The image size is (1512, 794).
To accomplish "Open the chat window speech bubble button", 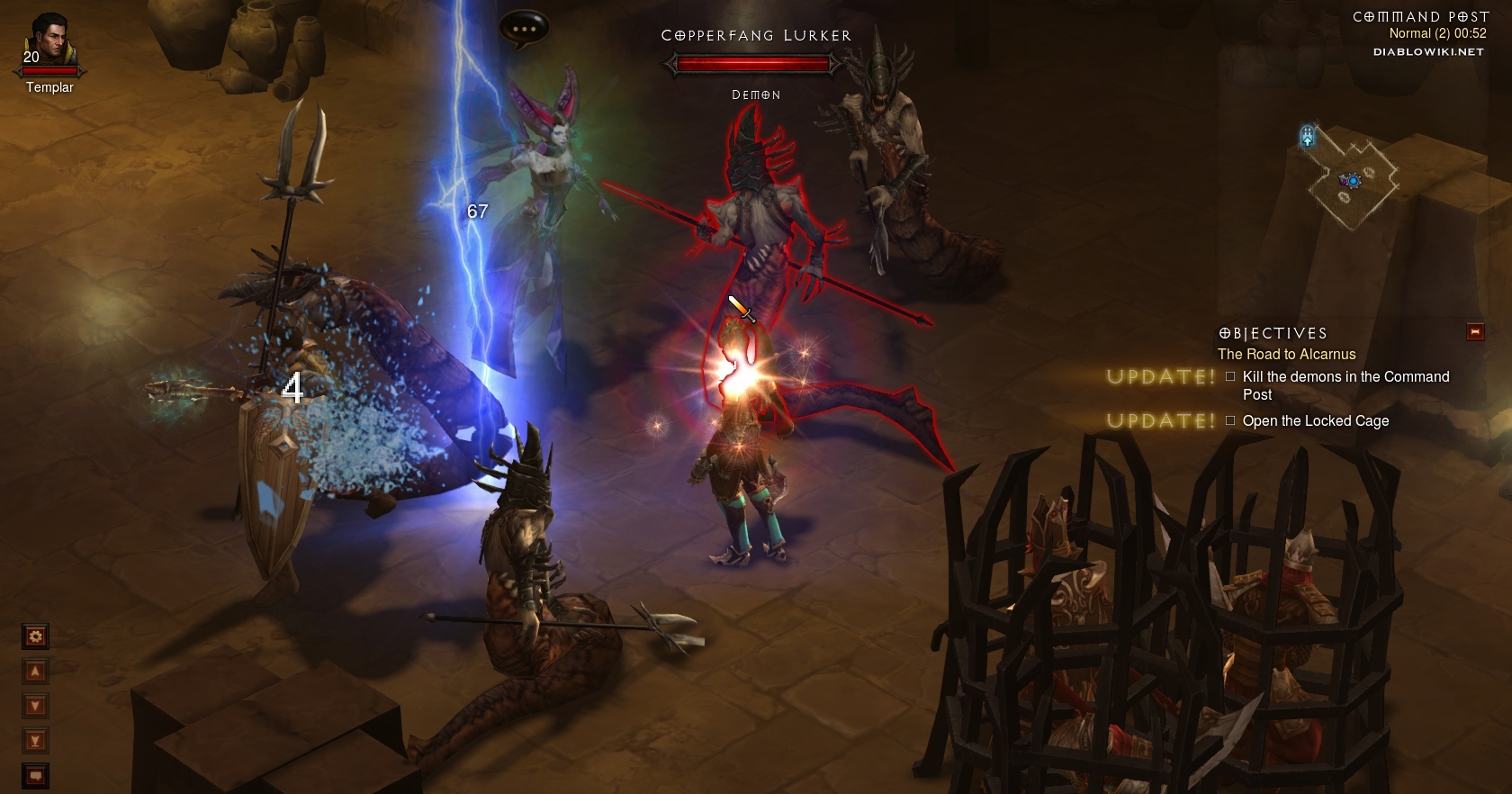I will pos(35,775).
